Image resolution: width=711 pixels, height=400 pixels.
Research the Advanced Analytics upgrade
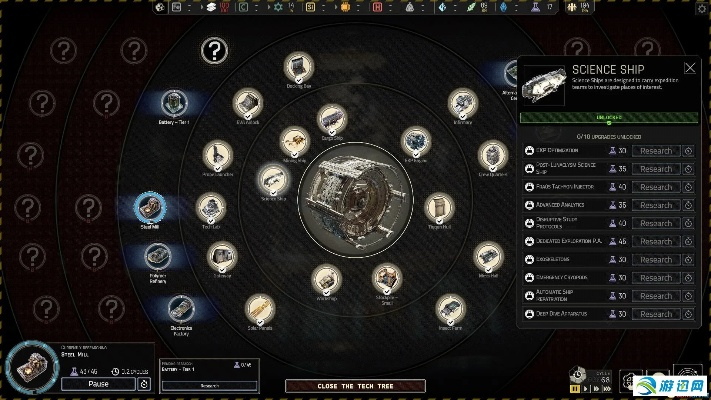pyautogui.click(x=656, y=205)
